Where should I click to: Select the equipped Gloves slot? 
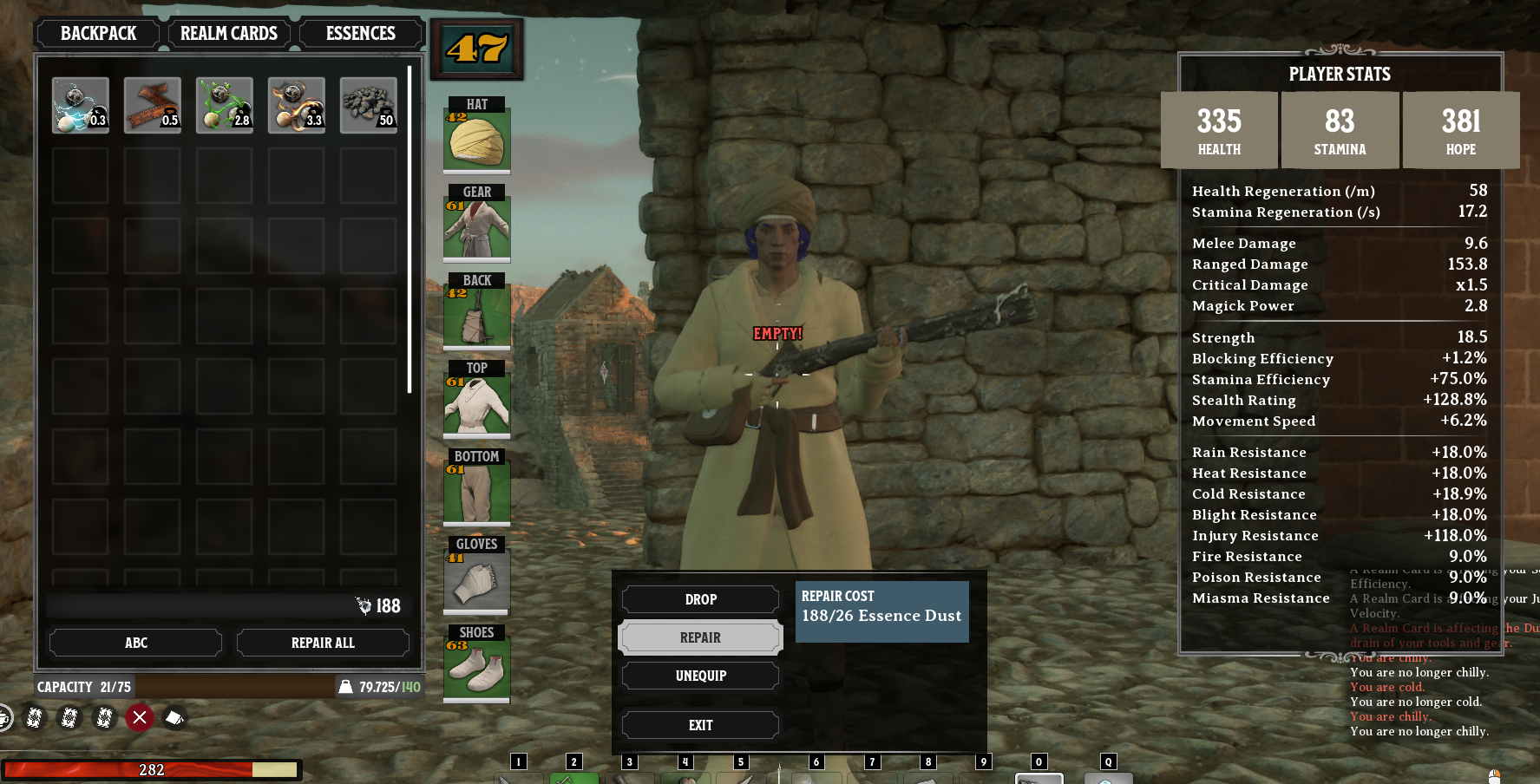pyautogui.click(x=476, y=580)
